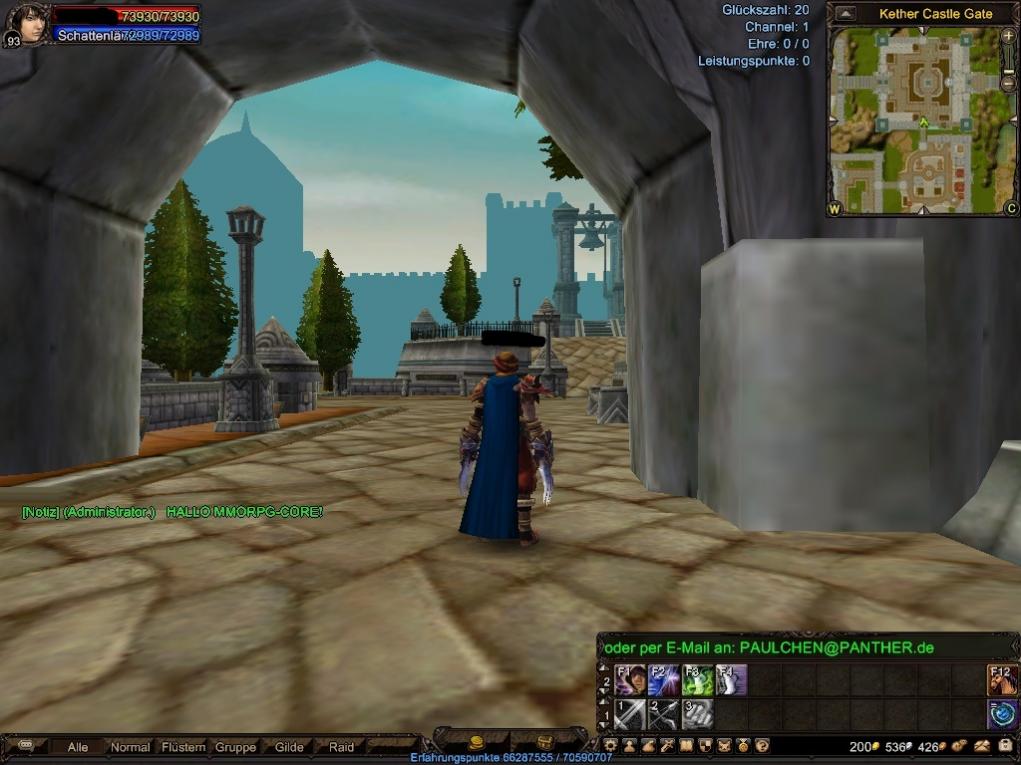The height and width of the screenshot is (765, 1021).
Task: Choose the Gruppe chat tab
Action: pyautogui.click(x=236, y=747)
